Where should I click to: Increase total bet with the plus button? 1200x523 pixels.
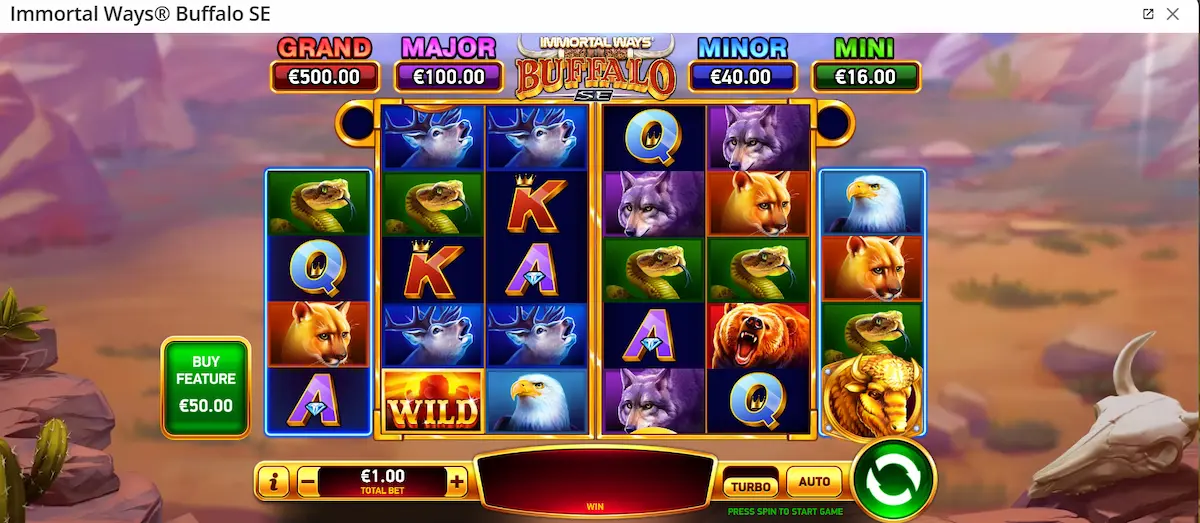(457, 482)
